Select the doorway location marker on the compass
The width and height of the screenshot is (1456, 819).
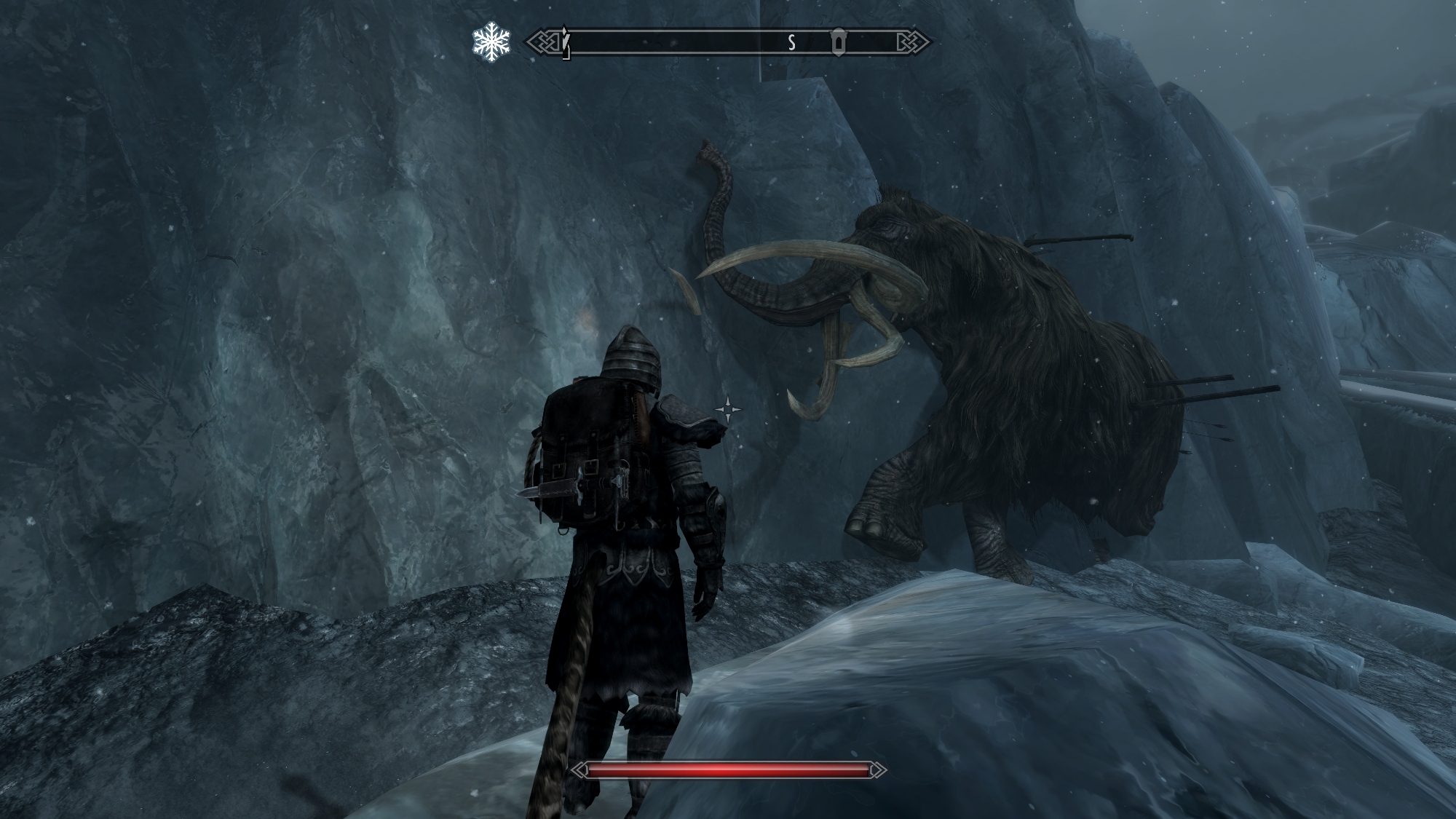click(x=839, y=43)
